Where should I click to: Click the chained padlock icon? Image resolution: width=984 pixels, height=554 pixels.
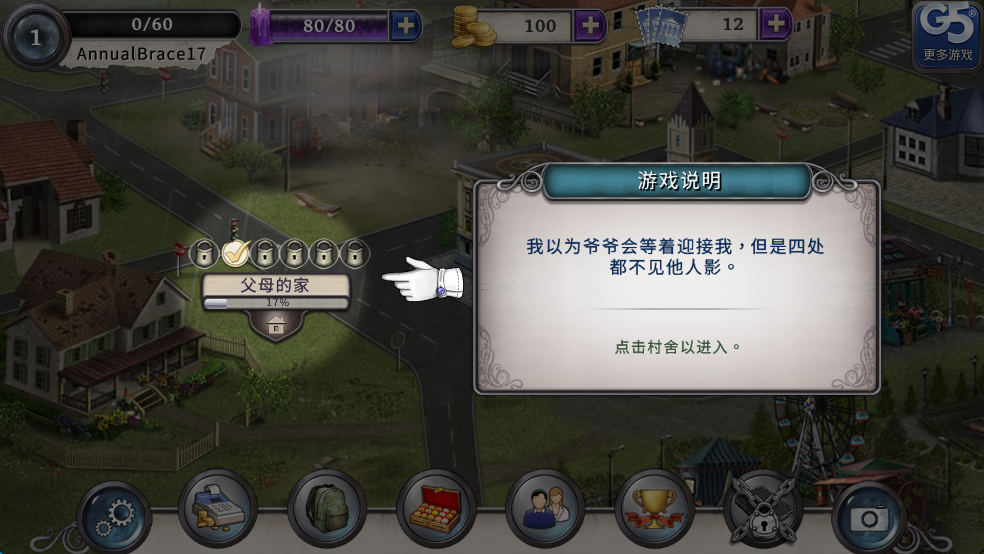point(763,510)
